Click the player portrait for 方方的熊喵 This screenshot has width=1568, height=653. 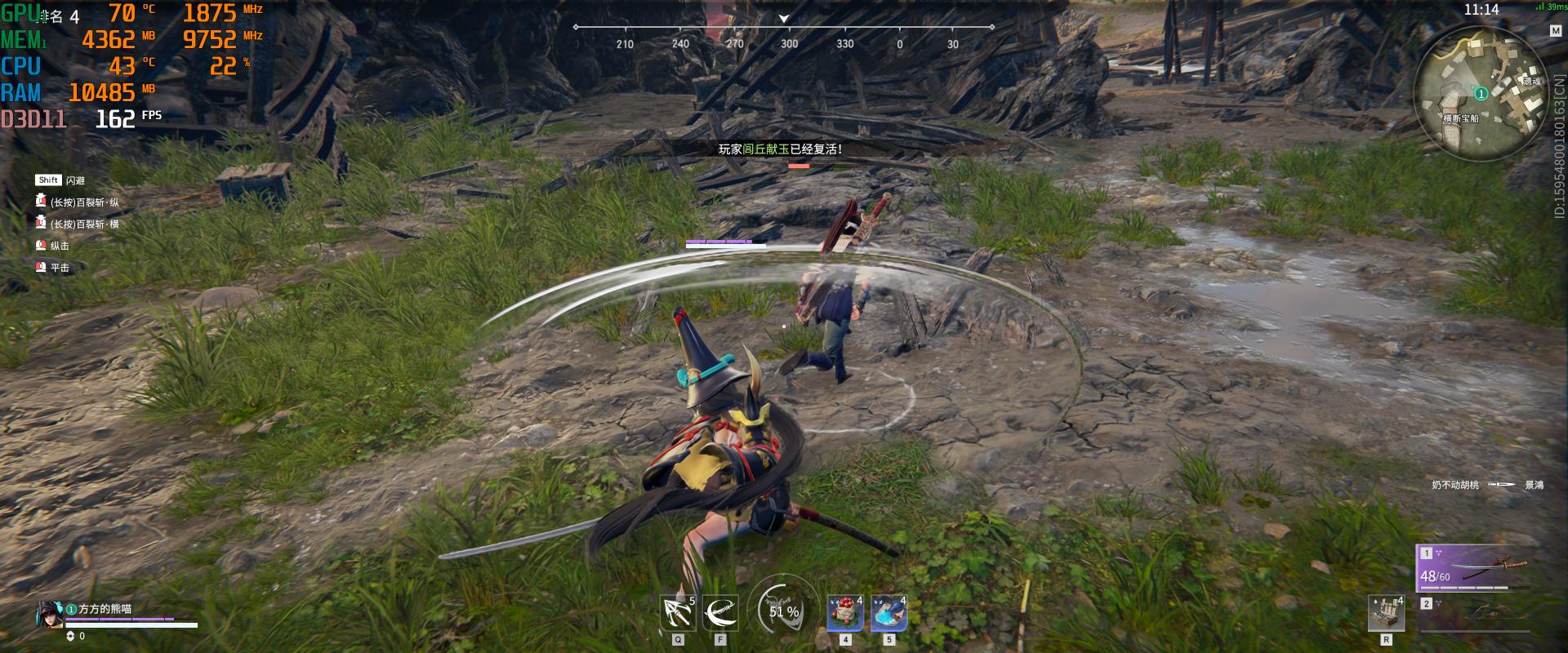point(48,615)
